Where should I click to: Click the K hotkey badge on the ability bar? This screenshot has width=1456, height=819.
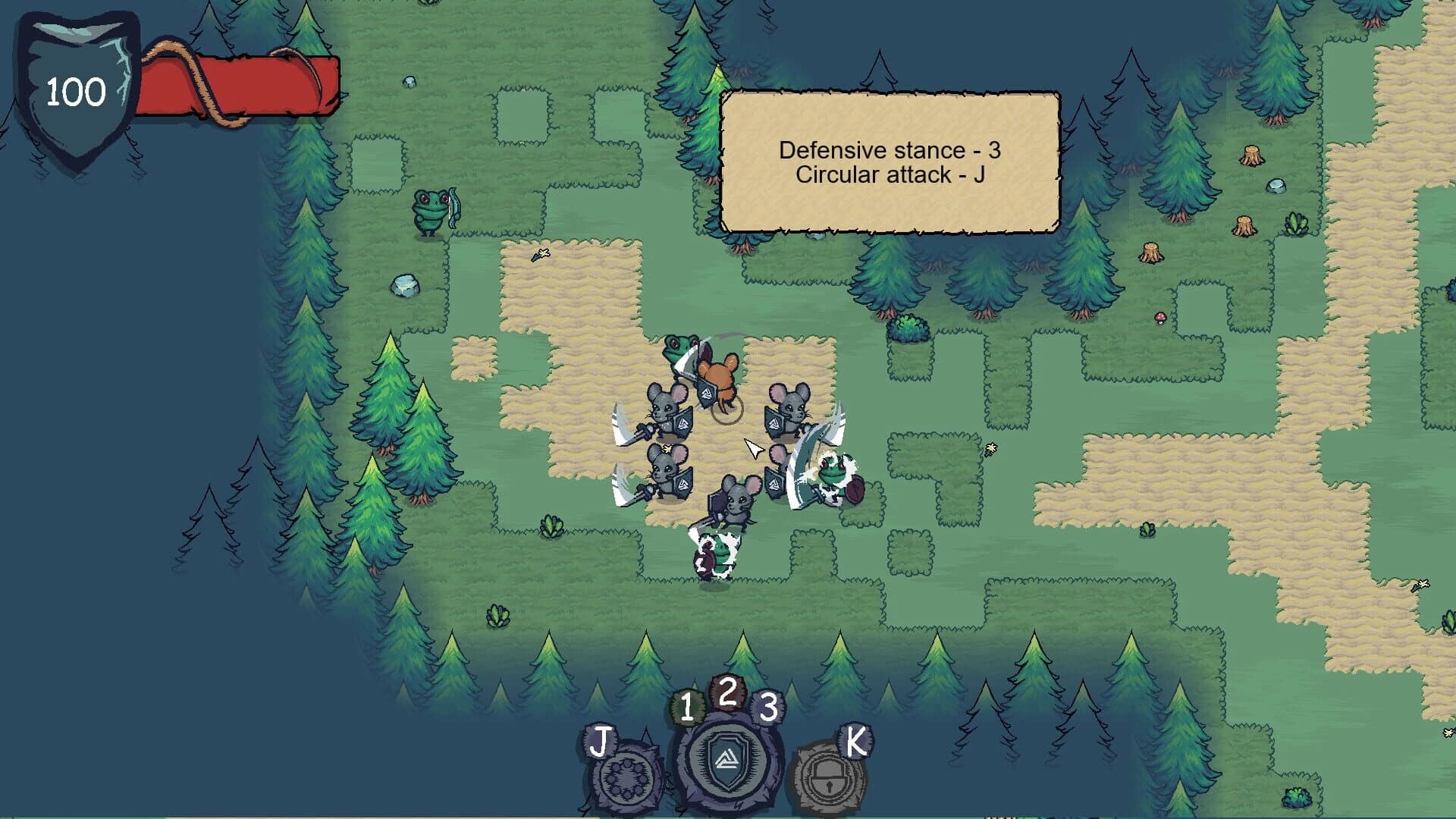click(855, 742)
